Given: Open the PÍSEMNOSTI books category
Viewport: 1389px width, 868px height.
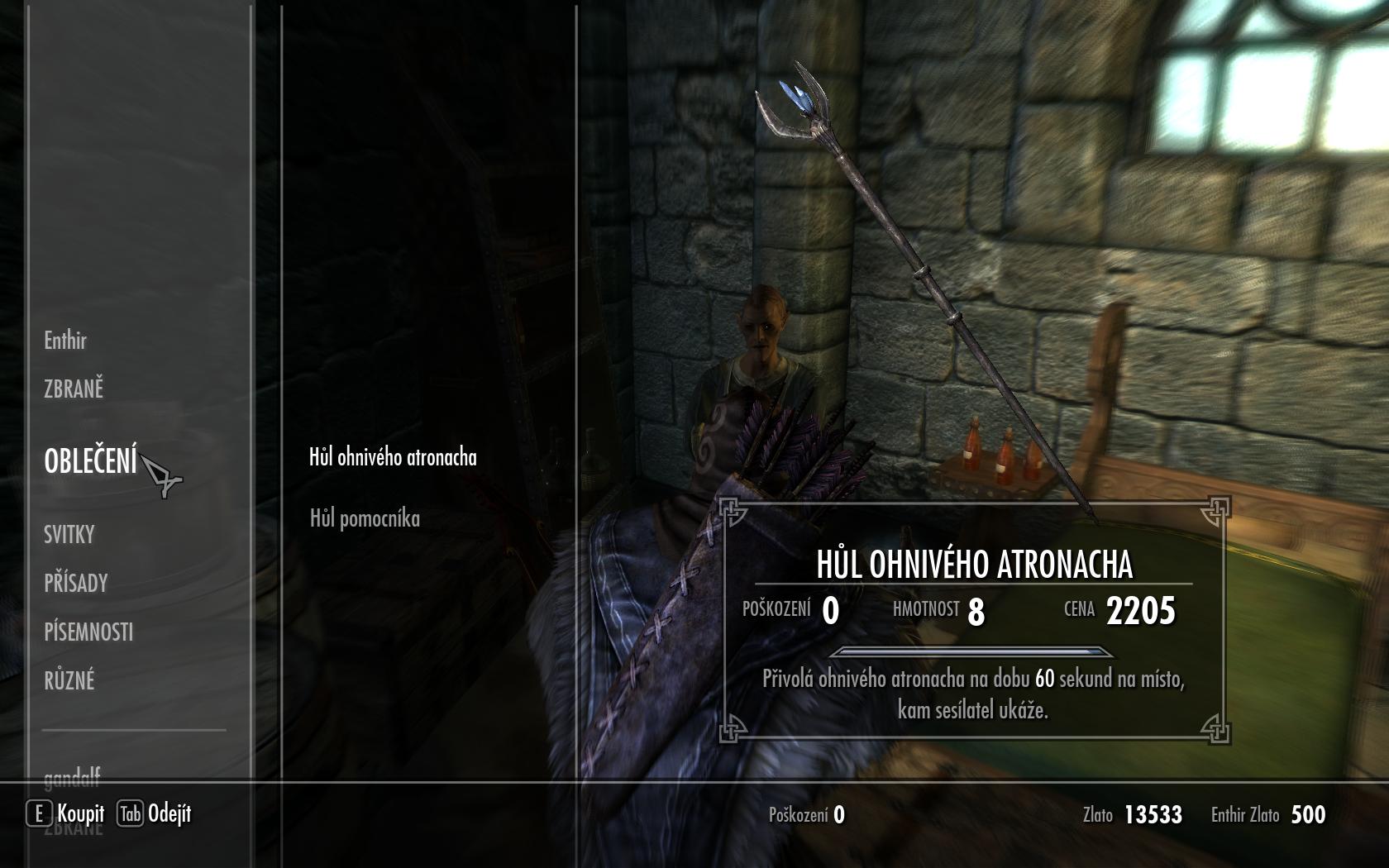Looking at the screenshot, I should pos(88,632).
